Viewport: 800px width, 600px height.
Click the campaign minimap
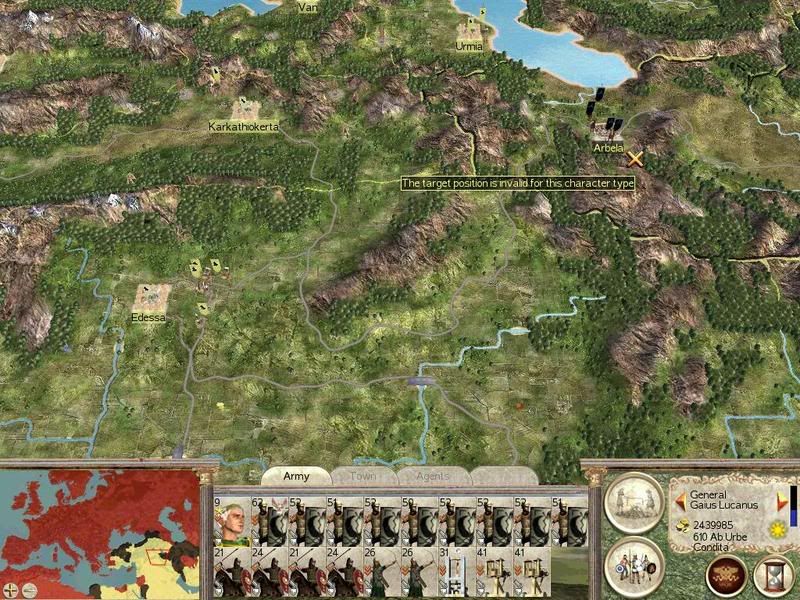99,532
